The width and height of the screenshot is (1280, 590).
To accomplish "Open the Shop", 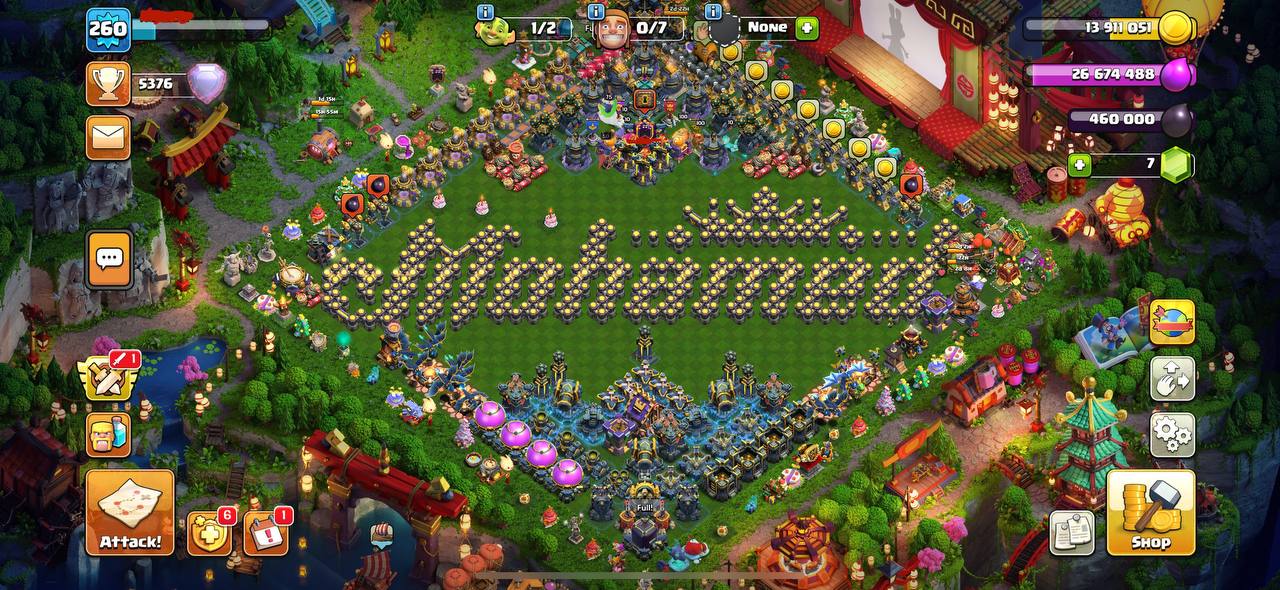I will pyautogui.click(x=1150, y=513).
